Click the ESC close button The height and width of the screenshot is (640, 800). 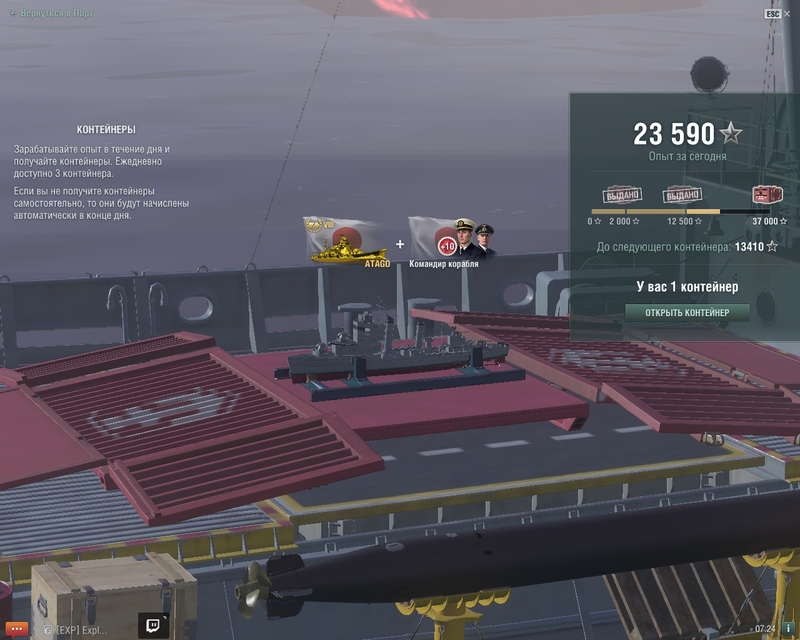[773, 14]
